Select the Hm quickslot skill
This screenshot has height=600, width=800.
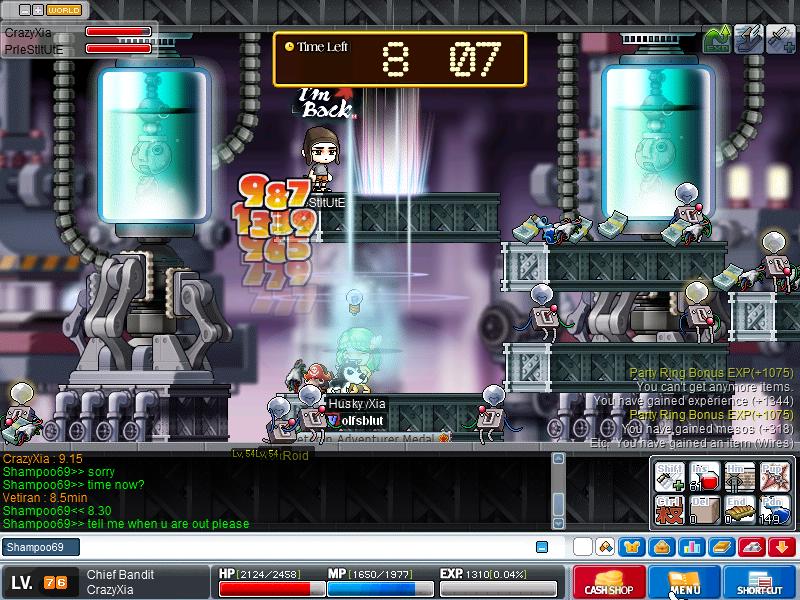pyautogui.click(x=740, y=476)
